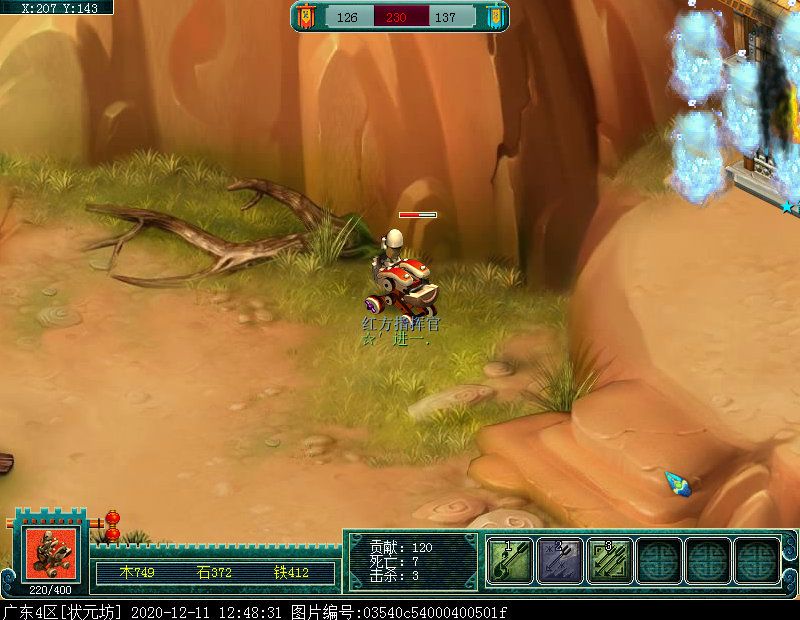Click the blue team banner icon
800x620 pixels.
(x=493, y=17)
